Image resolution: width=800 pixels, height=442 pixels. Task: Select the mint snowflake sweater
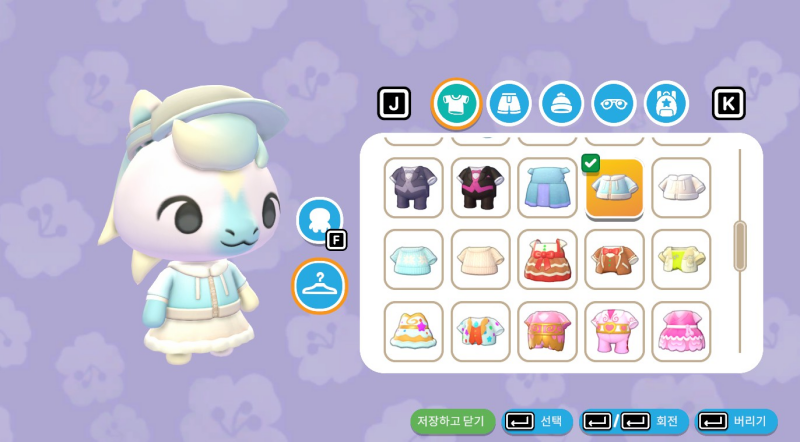[x=414, y=259]
